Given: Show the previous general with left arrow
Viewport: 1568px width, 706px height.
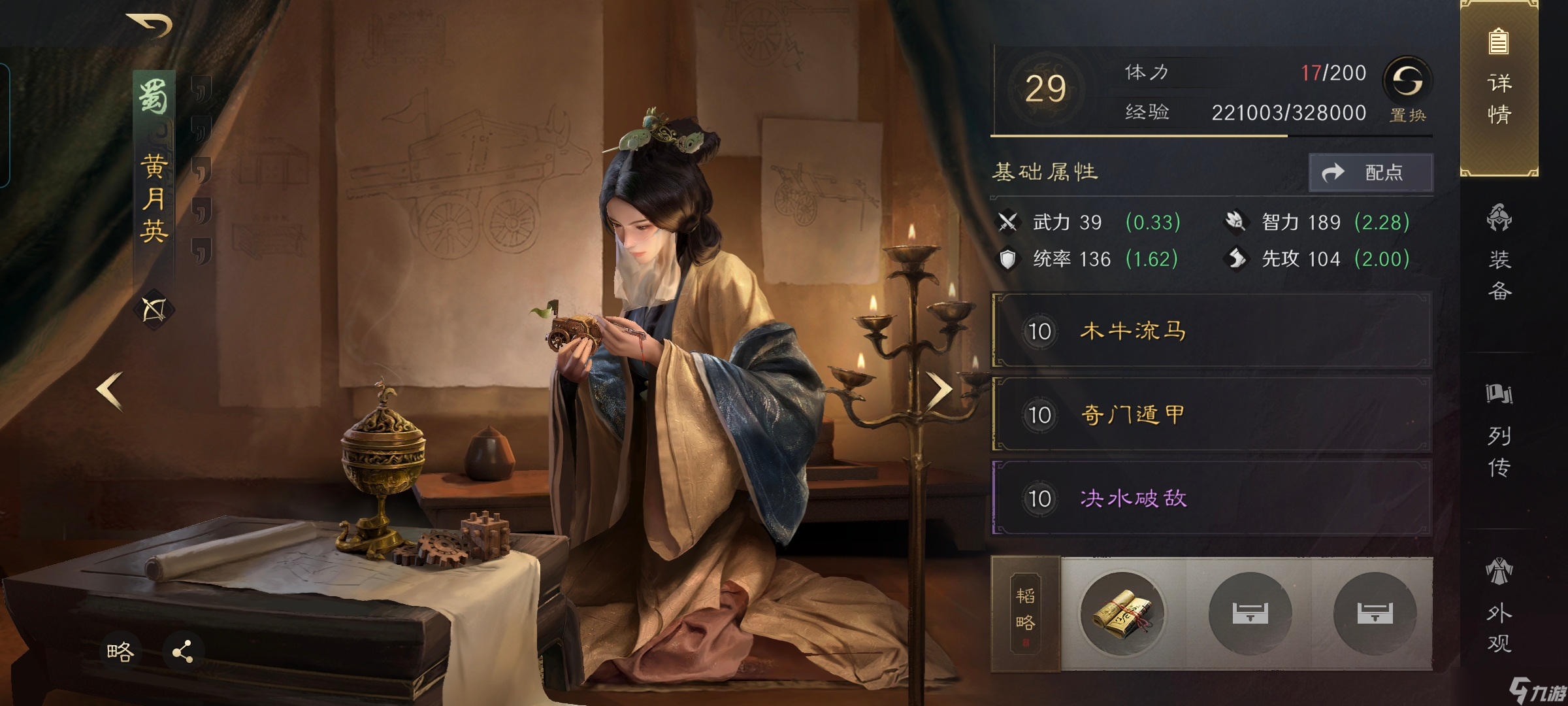Looking at the screenshot, I should (110, 391).
